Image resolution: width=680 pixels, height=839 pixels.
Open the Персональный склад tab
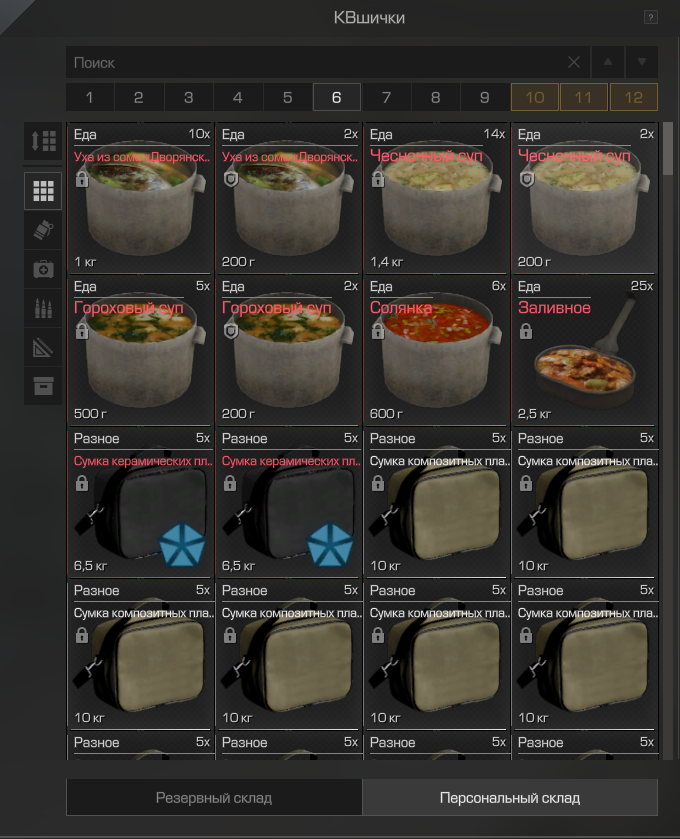(x=510, y=798)
